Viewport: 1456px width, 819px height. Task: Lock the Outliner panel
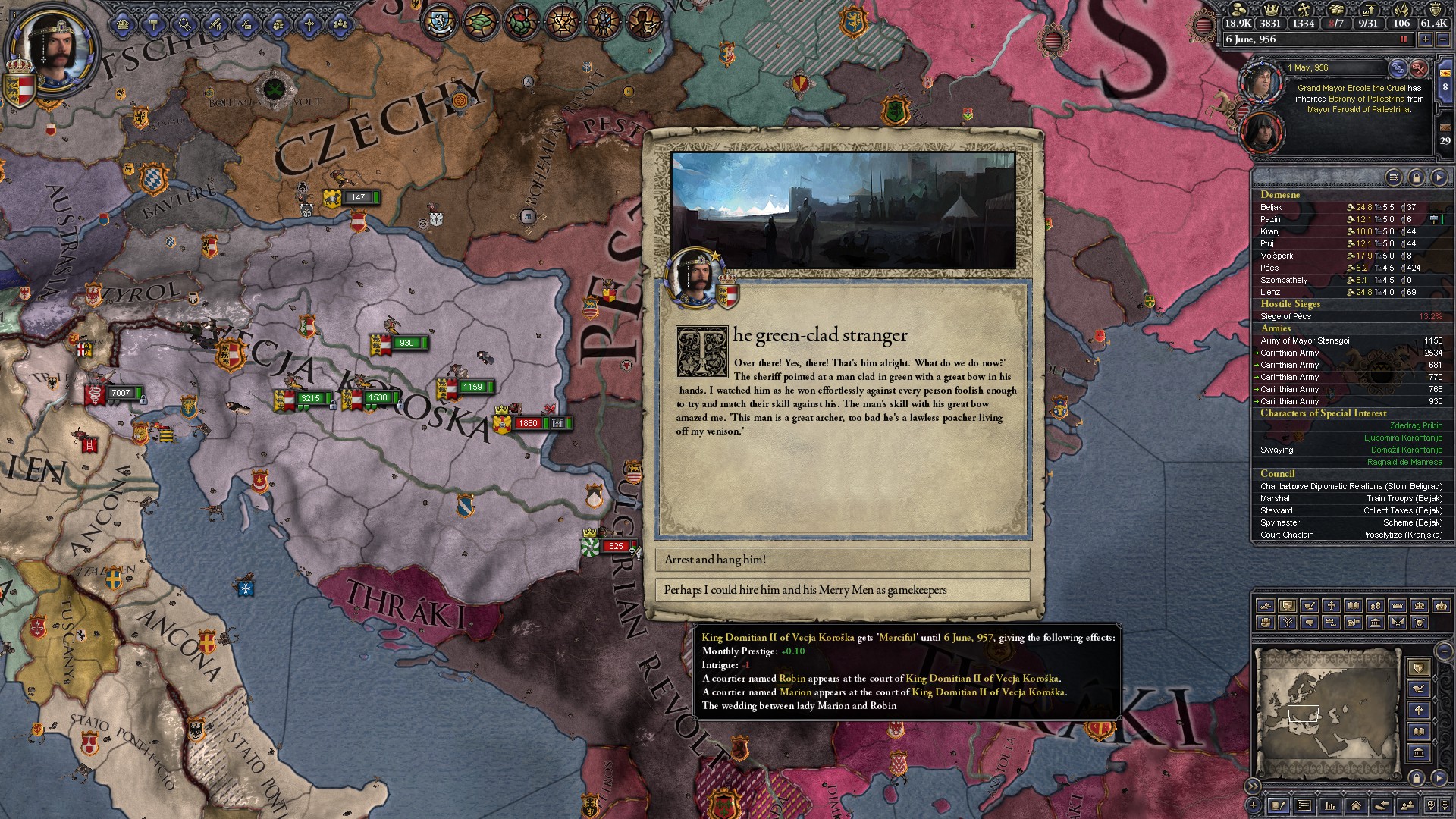(1416, 177)
